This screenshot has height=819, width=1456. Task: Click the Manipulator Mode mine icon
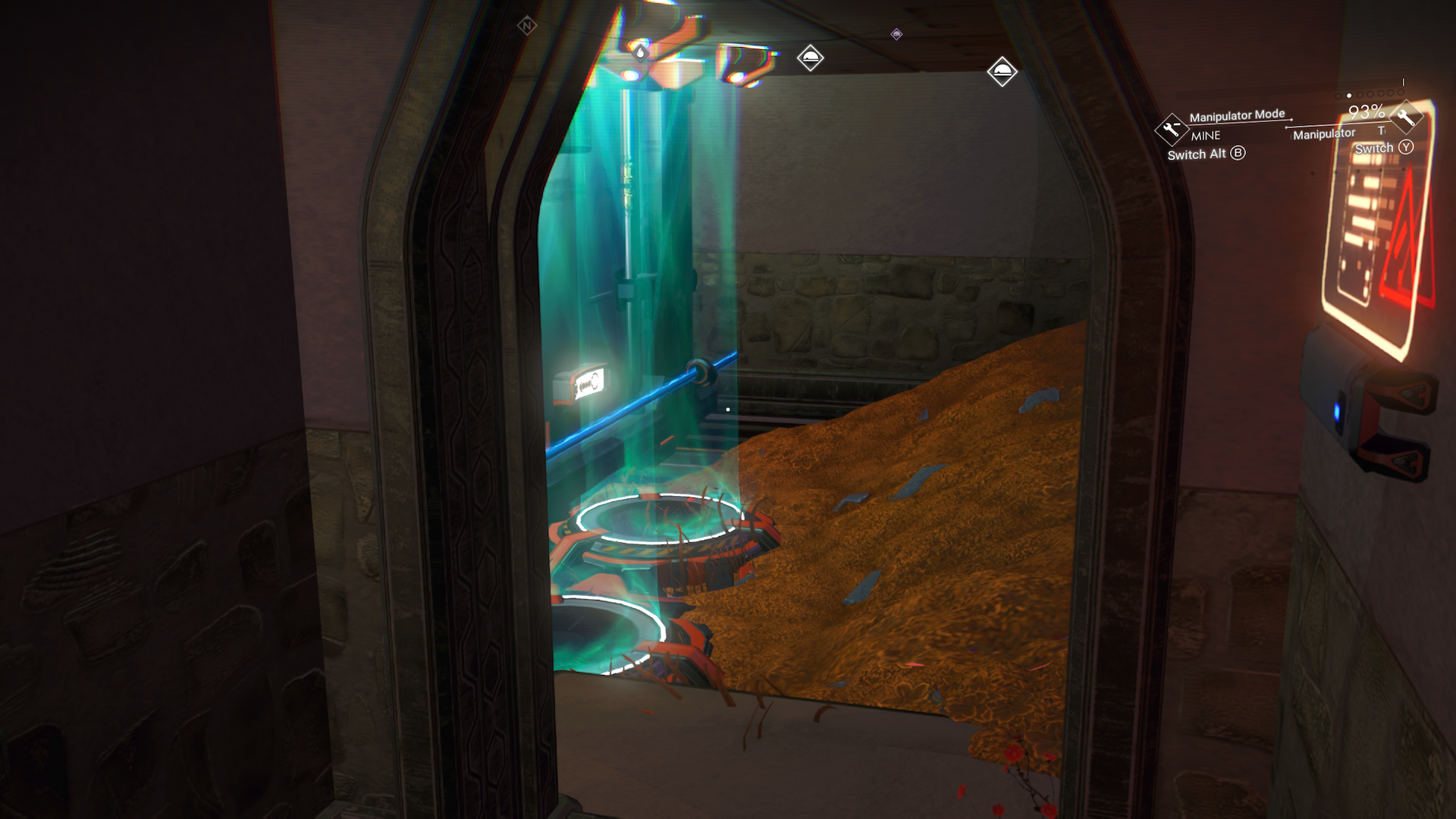(1171, 128)
